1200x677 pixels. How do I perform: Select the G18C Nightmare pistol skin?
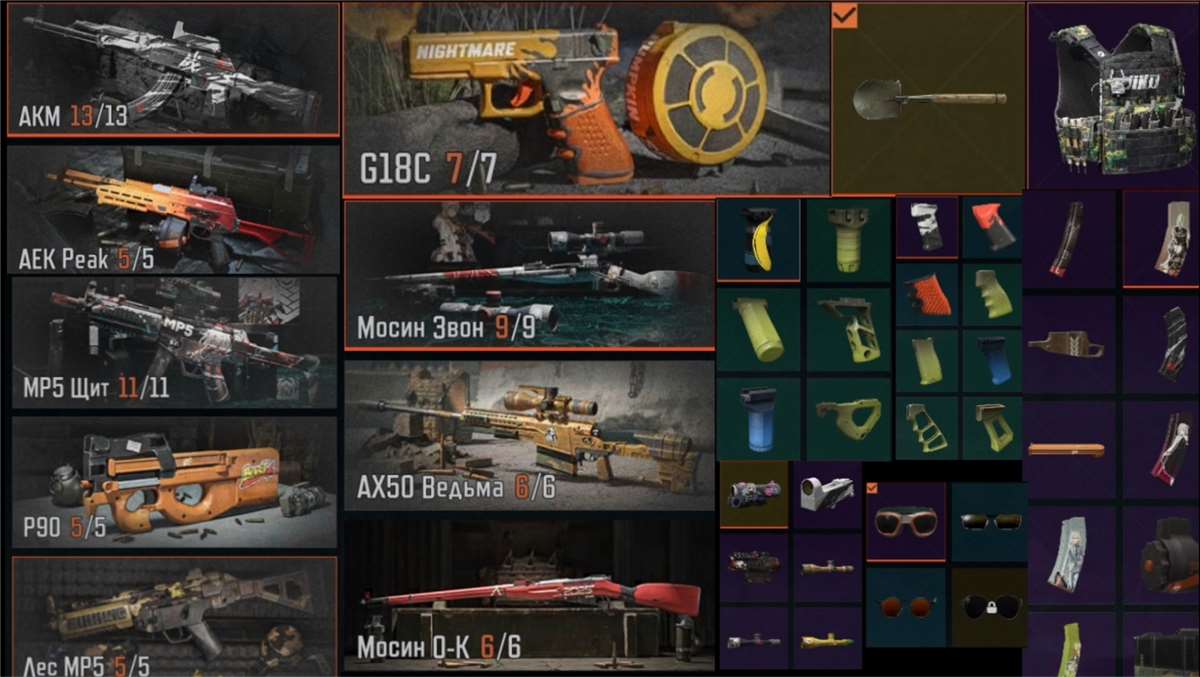point(586,99)
